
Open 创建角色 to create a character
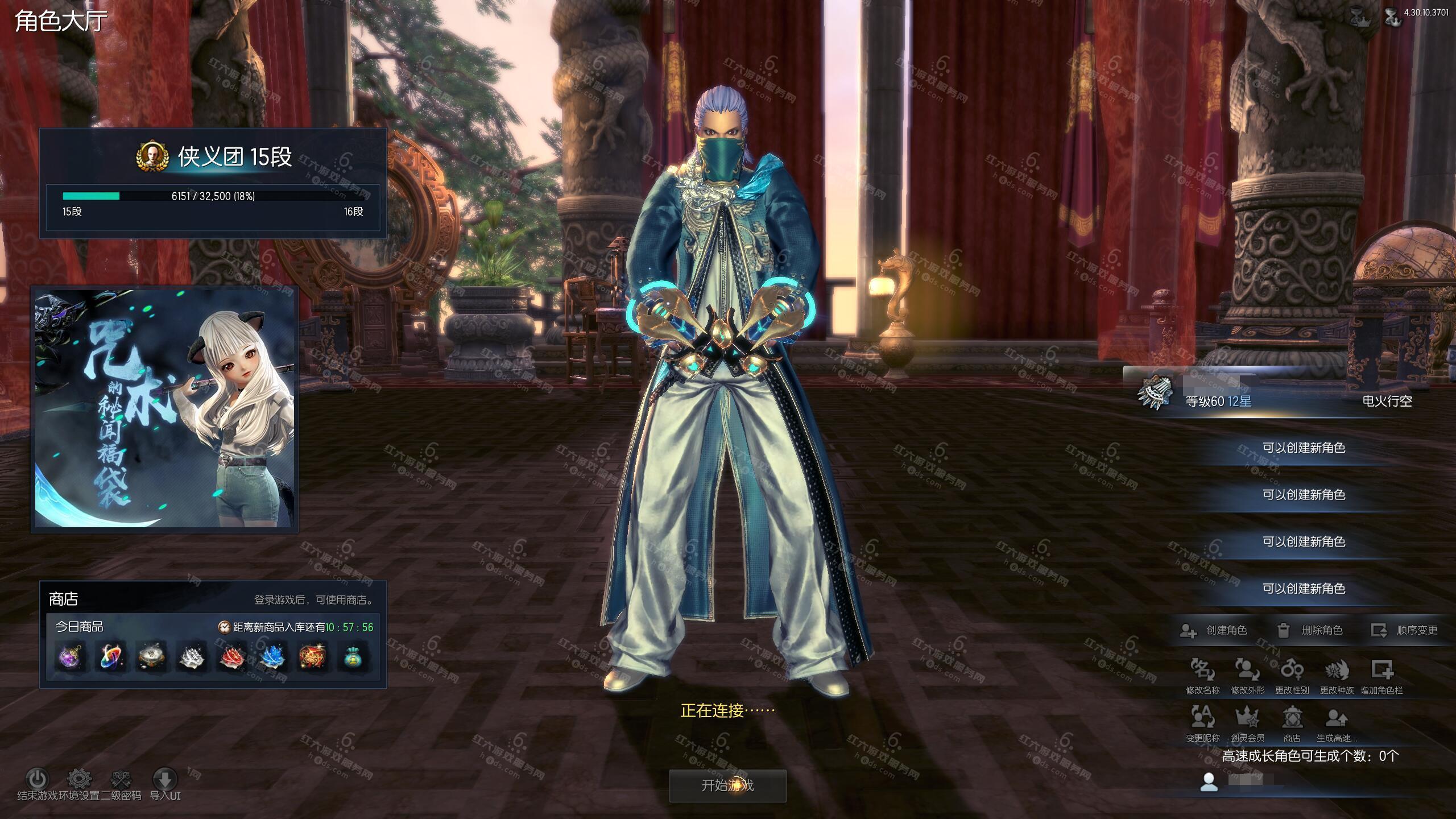click(1213, 630)
